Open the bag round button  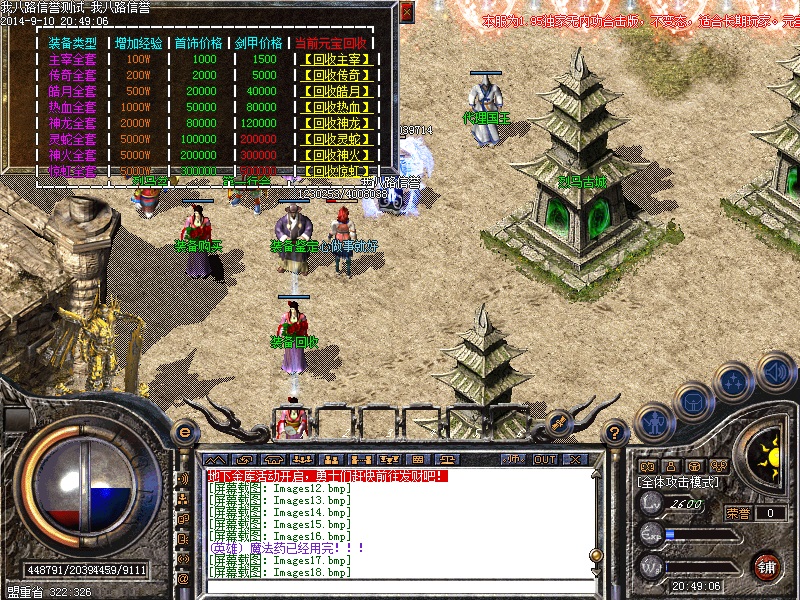[694, 403]
